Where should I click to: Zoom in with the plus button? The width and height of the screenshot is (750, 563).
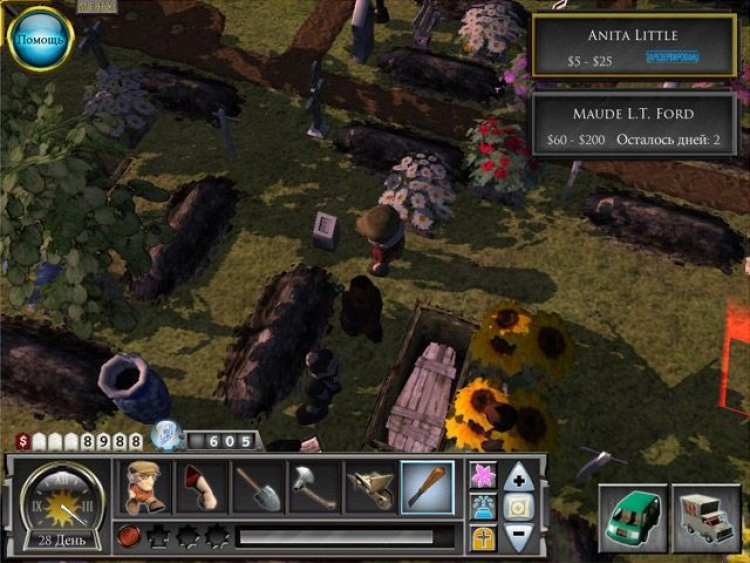[x=518, y=477]
